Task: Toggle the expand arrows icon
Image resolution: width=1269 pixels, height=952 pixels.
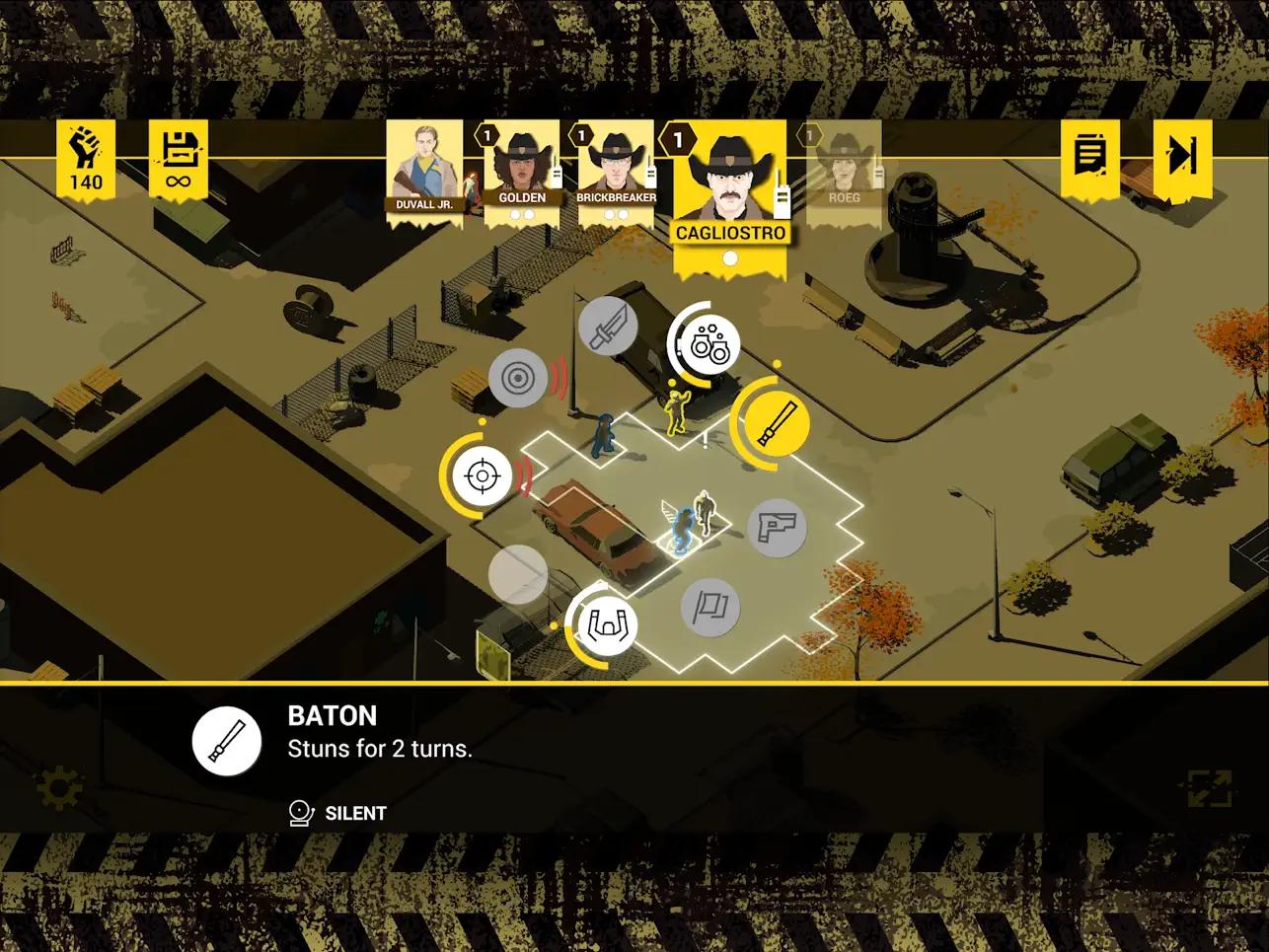Action: pyautogui.click(x=1210, y=787)
